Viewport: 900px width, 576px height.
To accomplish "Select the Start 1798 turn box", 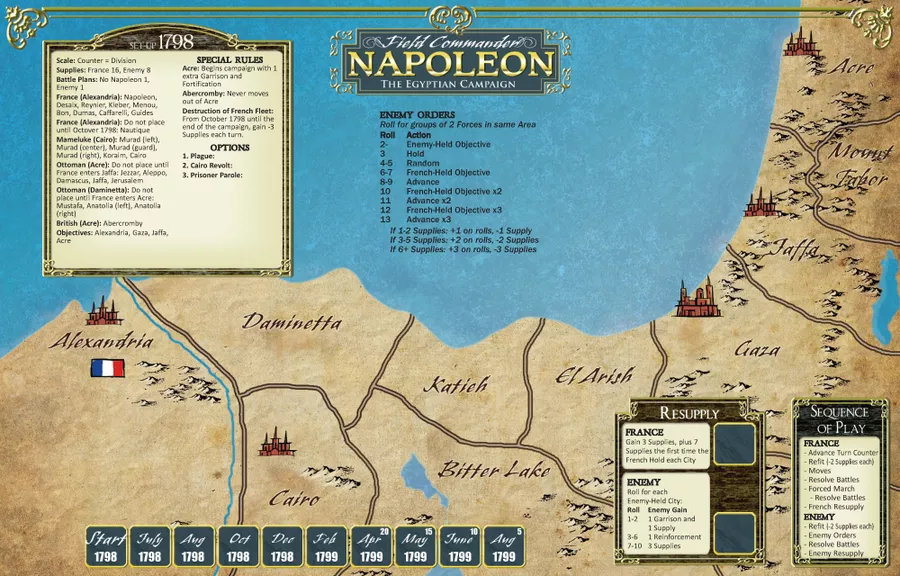I will click(x=105, y=547).
